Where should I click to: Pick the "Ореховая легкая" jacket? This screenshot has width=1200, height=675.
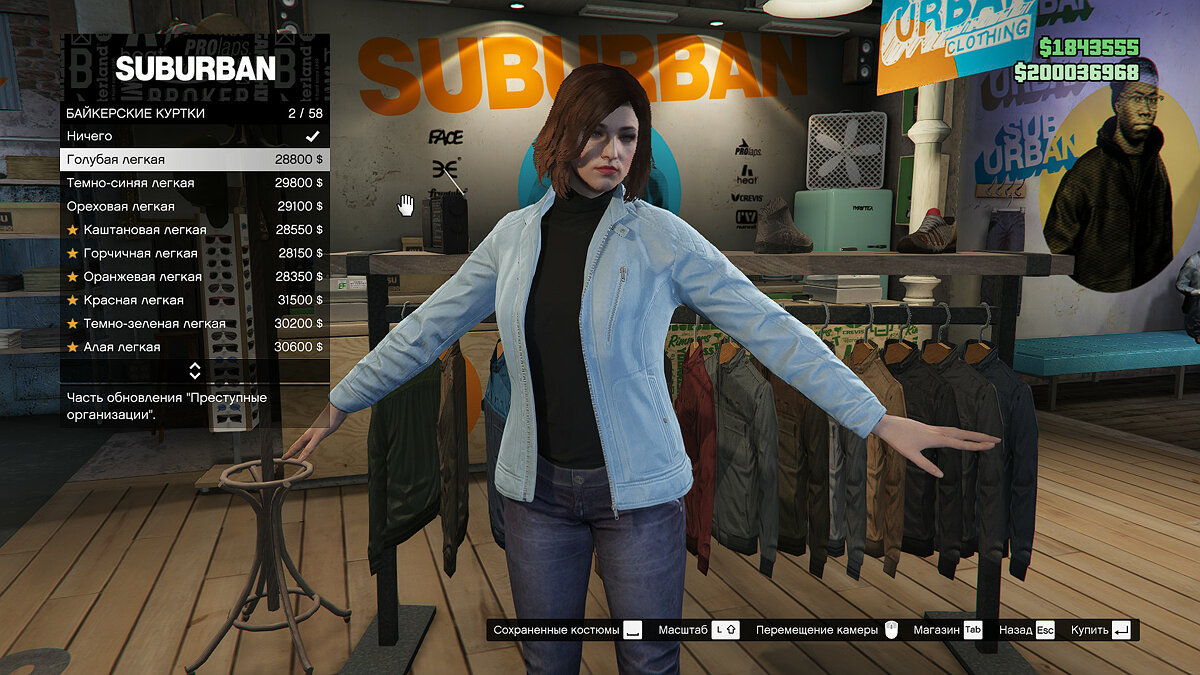click(194, 207)
